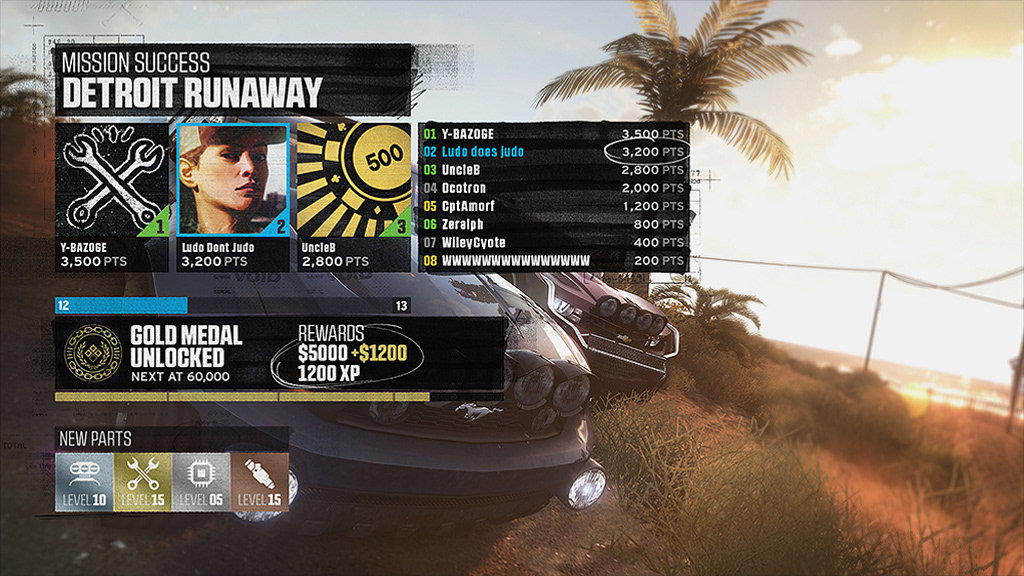Select the WileyCyote leaderboard entry
This screenshot has height=576, width=1024.
[x=554, y=243]
